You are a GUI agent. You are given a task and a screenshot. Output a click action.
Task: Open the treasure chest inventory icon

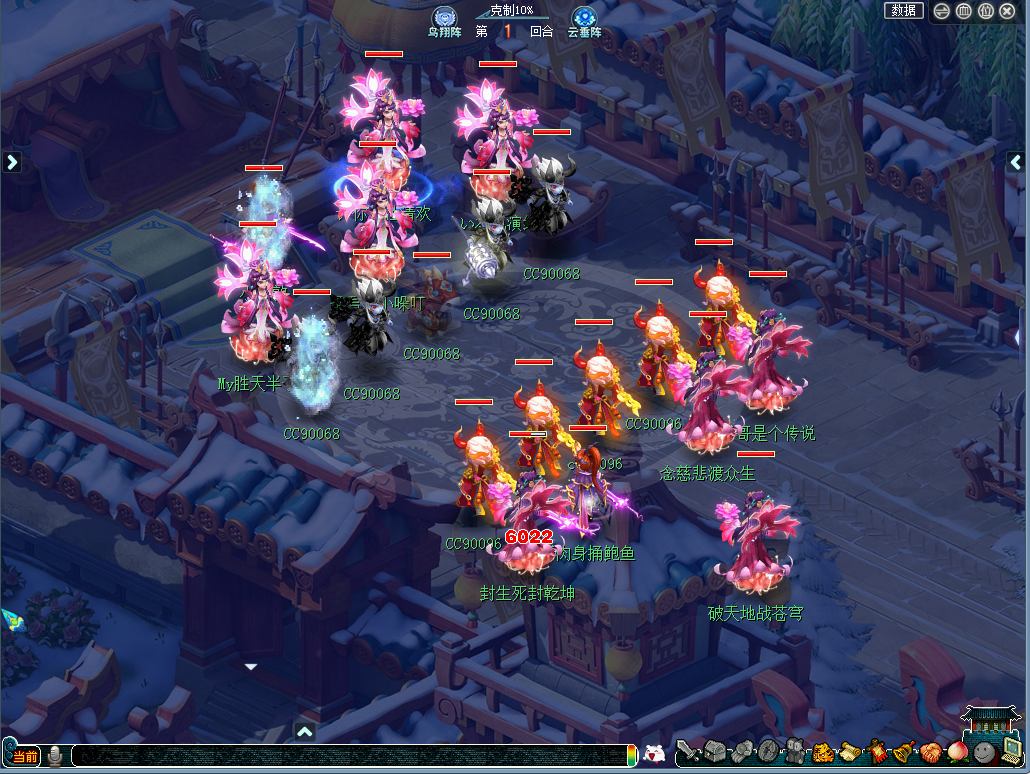(x=715, y=752)
